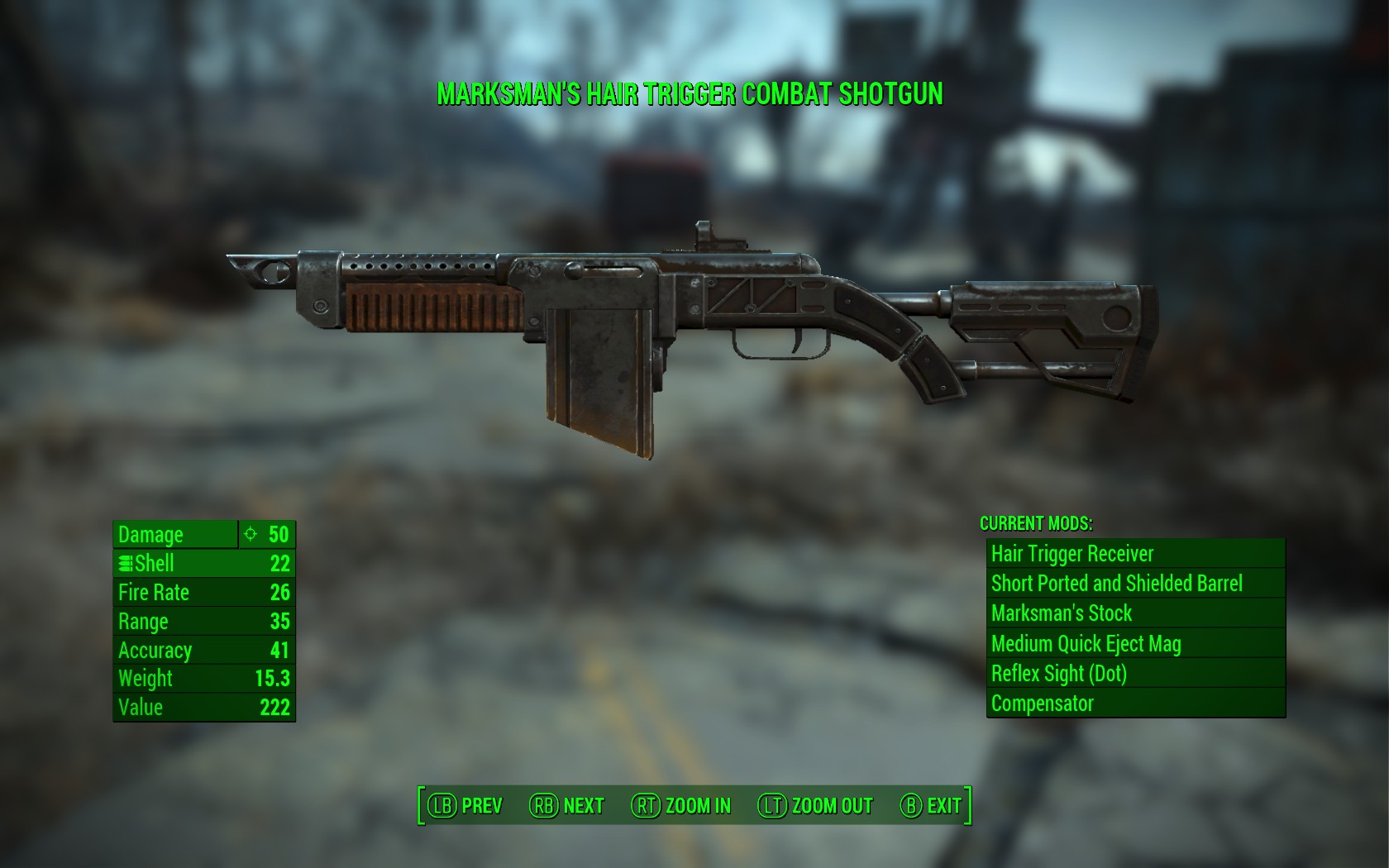
Task: Highlight the Medium Quick Eject Mag mod
Action: [1135, 644]
